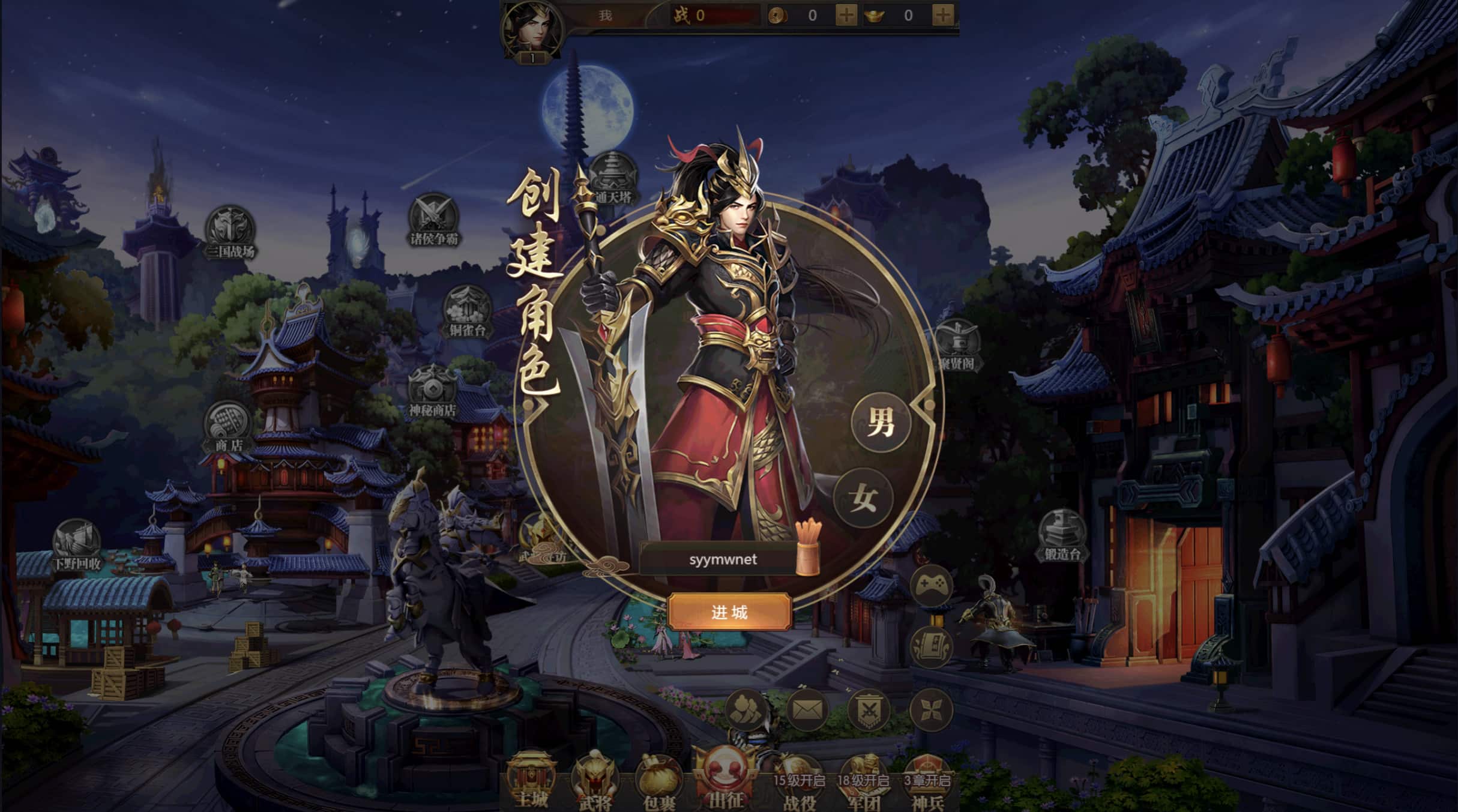Viewport: 1458px width, 812px height.
Task: Open the 锻造台 forge icon
Action: point(1062,534)
